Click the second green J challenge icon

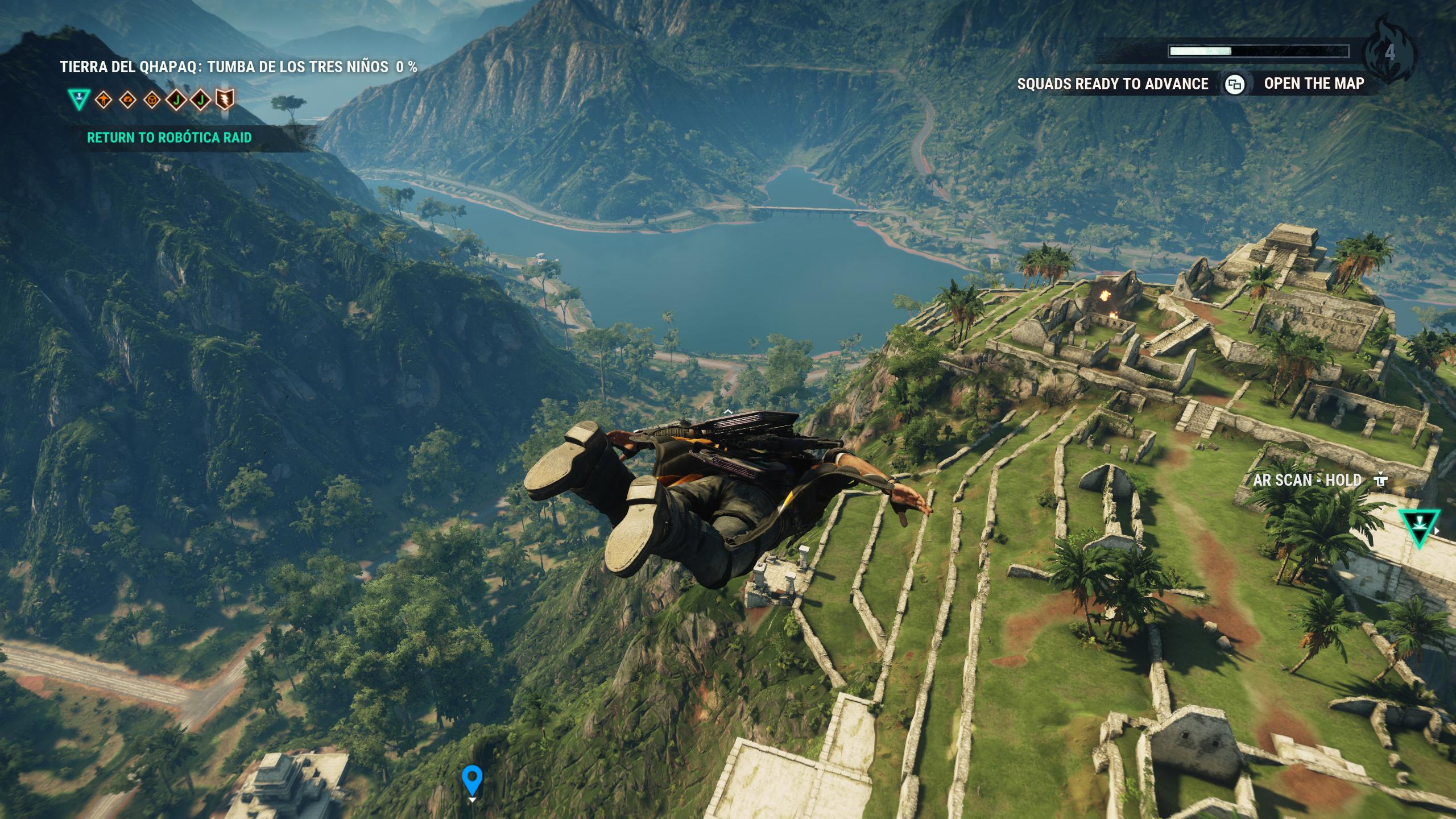200,100
